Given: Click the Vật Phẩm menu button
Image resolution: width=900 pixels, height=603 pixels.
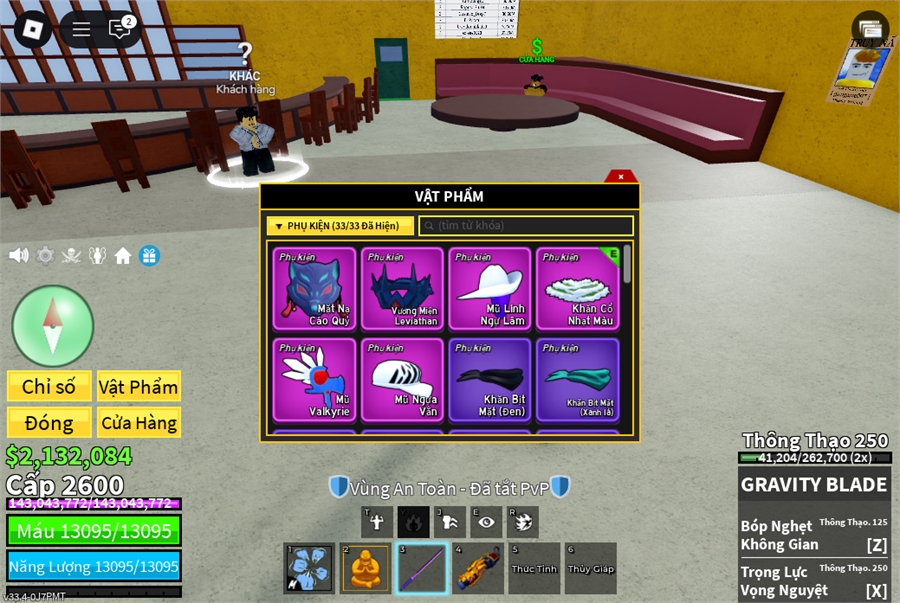Looking at the screenshot, I should [x=138, y=387].
